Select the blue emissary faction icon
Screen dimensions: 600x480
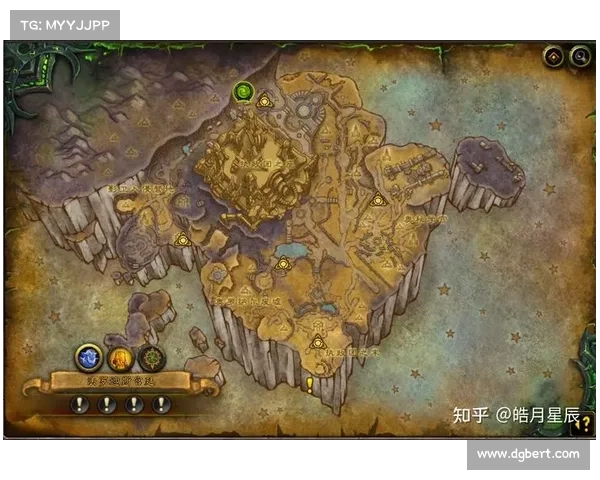click(89, 356)
